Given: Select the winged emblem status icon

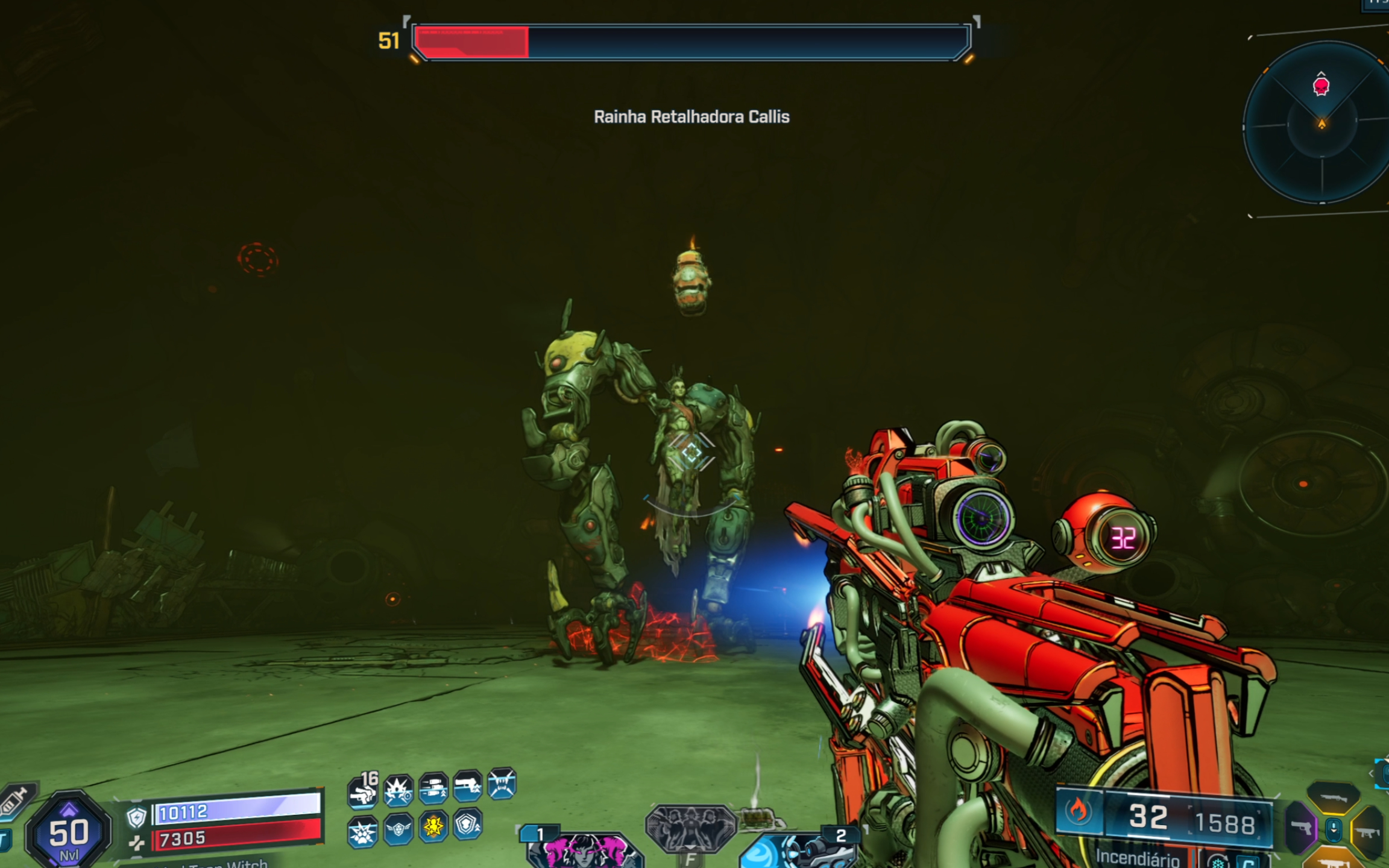Looking at the screenshot, I should (398, 829).
